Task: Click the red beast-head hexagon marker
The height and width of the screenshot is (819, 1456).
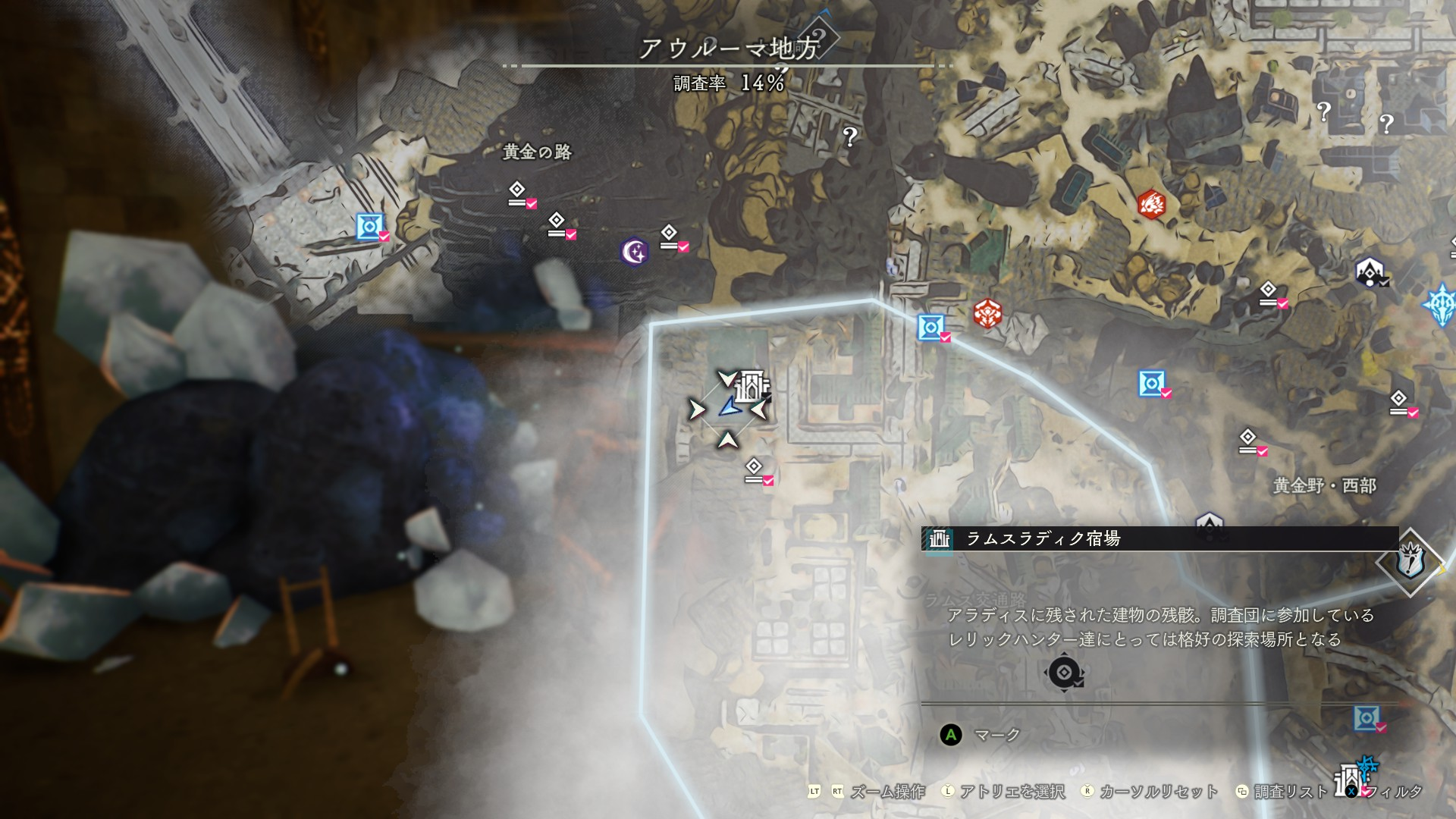Action: click(1151, 204)
